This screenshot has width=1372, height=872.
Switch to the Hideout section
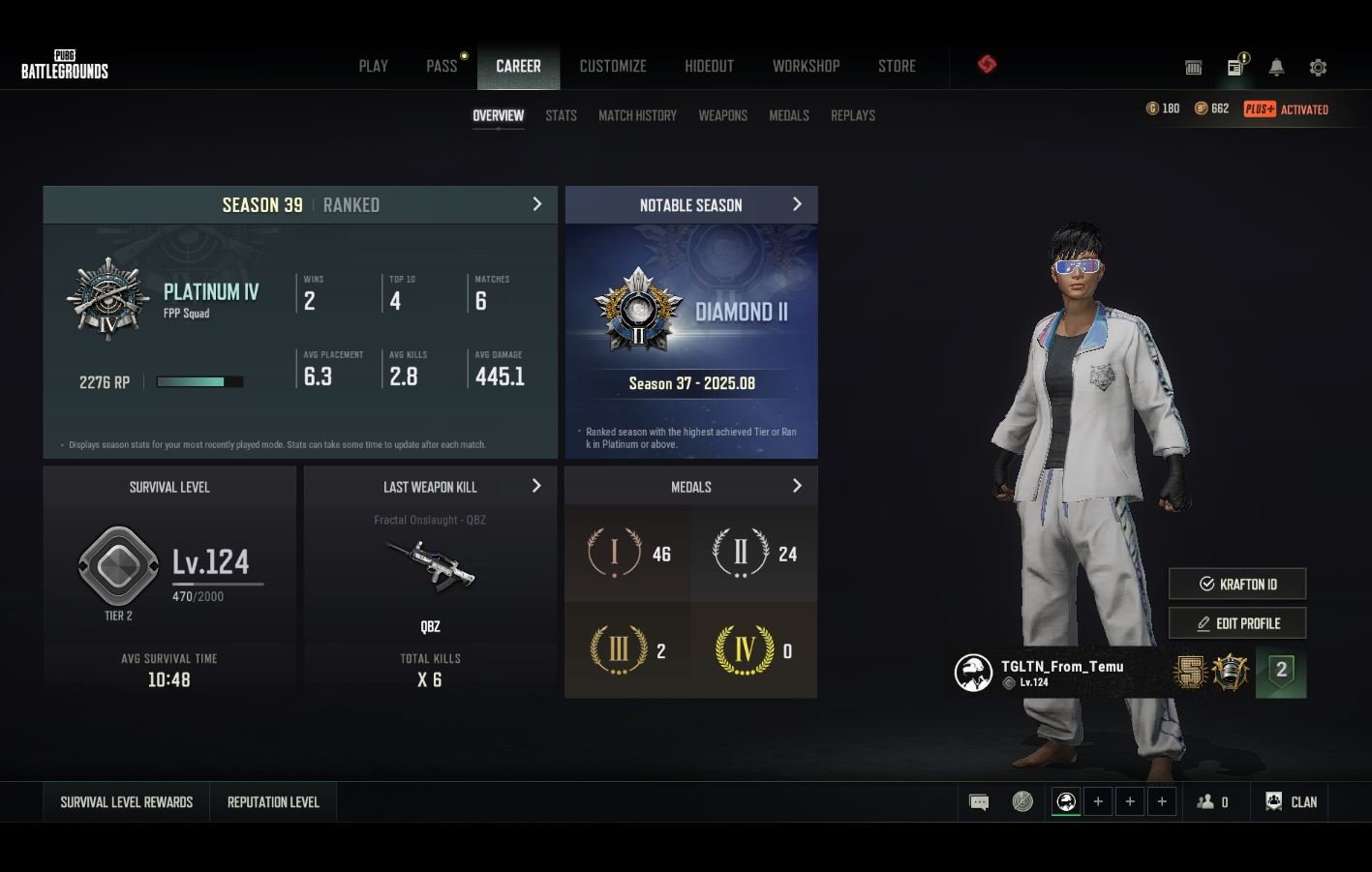pos(709,66)
